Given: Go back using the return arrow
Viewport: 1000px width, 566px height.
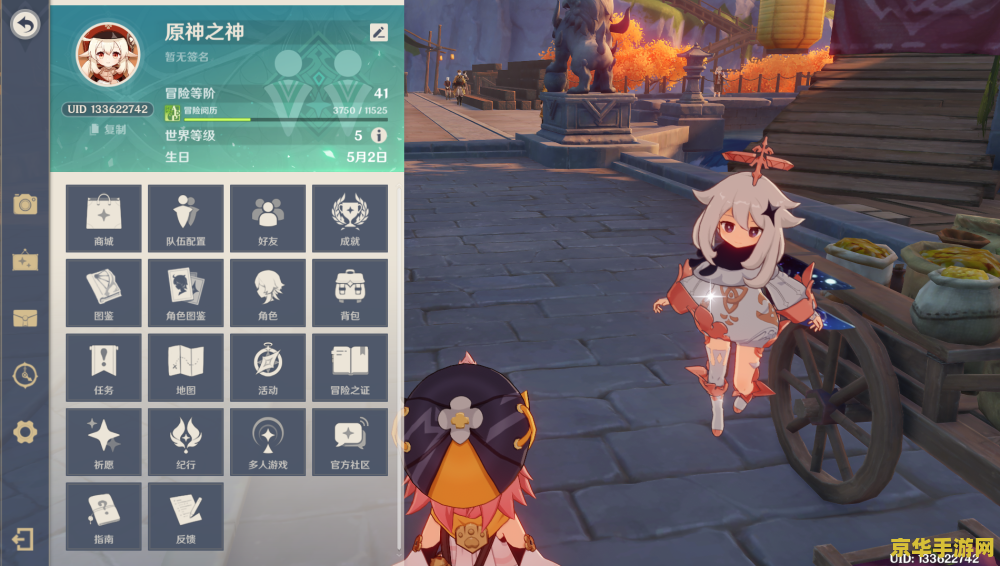Looking at the screenshot, I should [25, 24].
